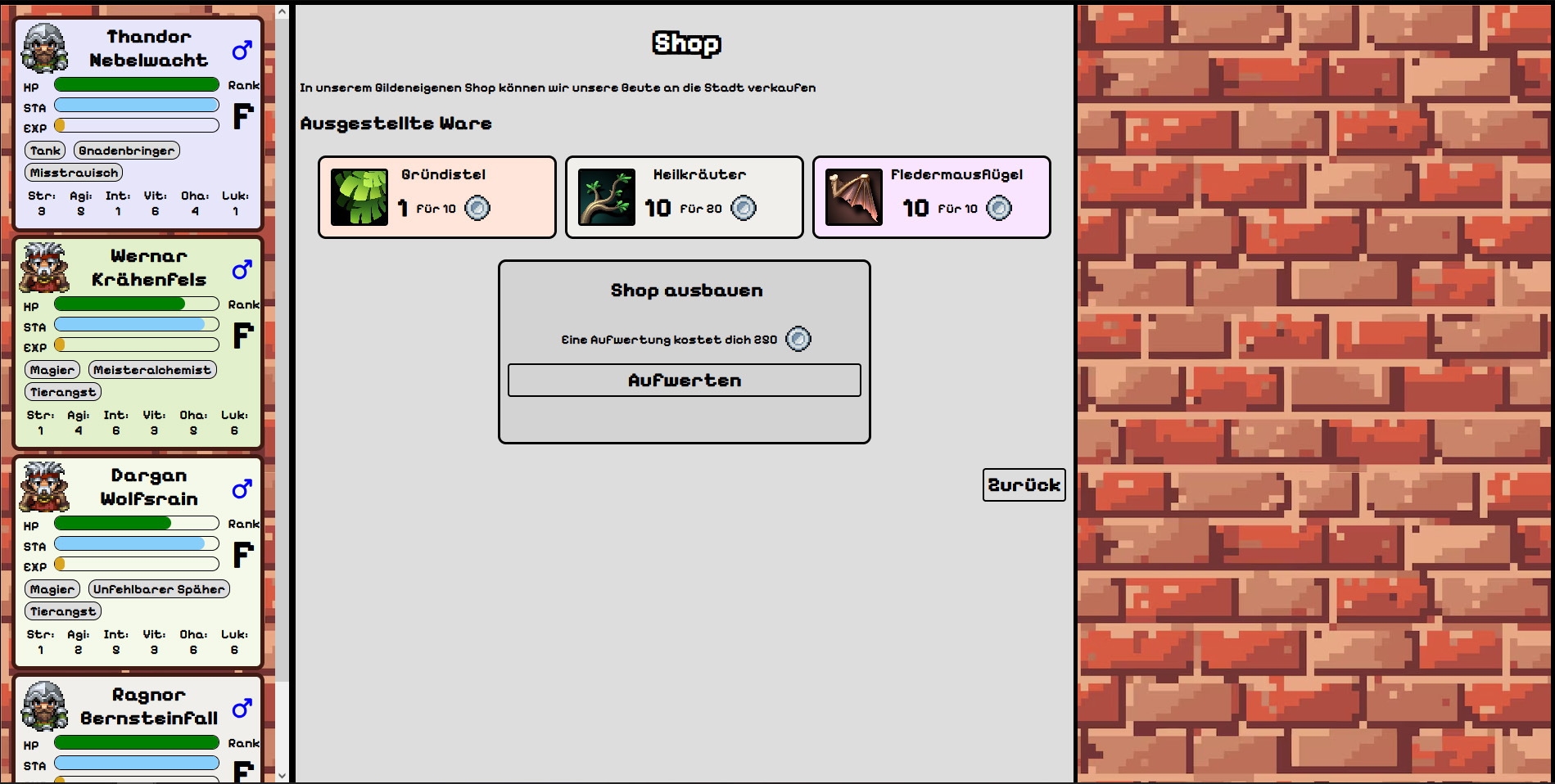Viewport: 1555px width, 784px height.
Task: Pick the Fledermausflügel shop item
Action: 931,197
